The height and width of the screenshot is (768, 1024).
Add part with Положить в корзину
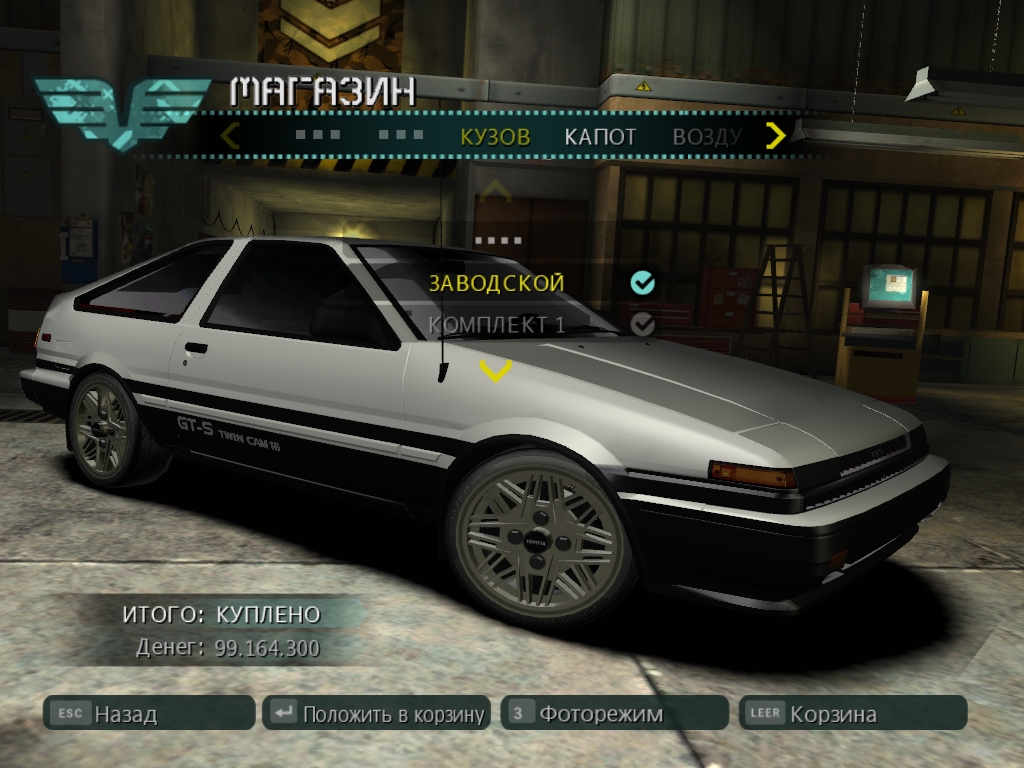[377, 714]
